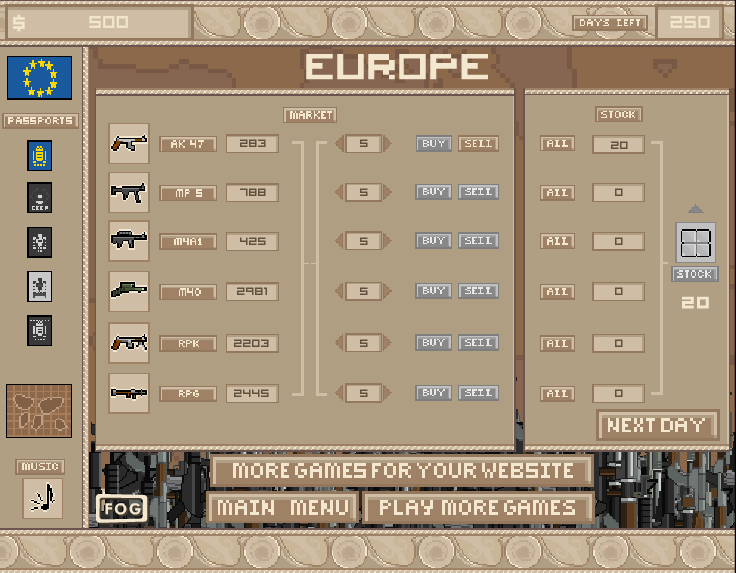Sell M40 sniper rifles
This screenshot has height=573, width=736.
[x=478, y=291]
